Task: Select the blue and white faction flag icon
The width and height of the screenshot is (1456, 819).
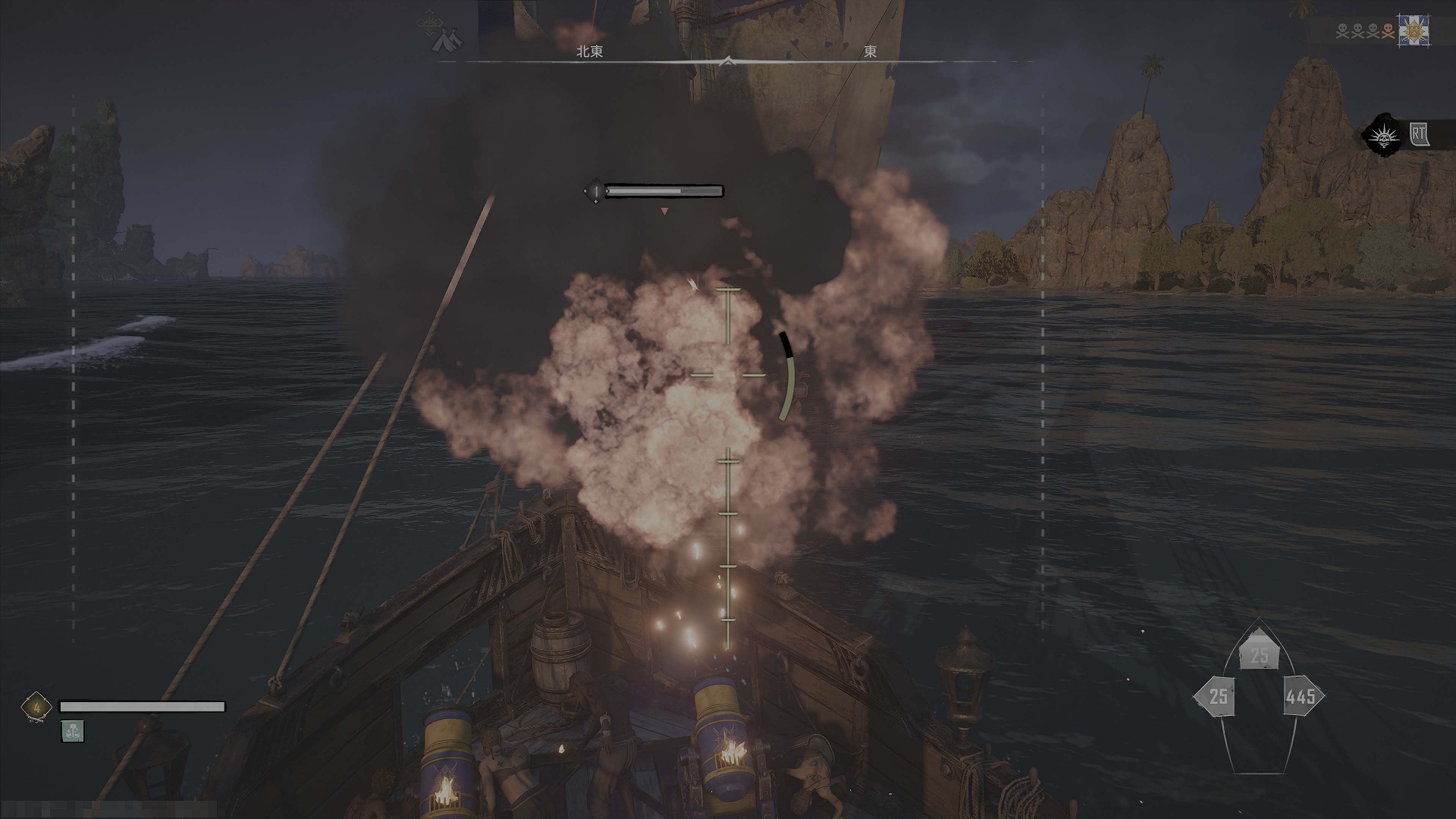Action: point(1414,32)
